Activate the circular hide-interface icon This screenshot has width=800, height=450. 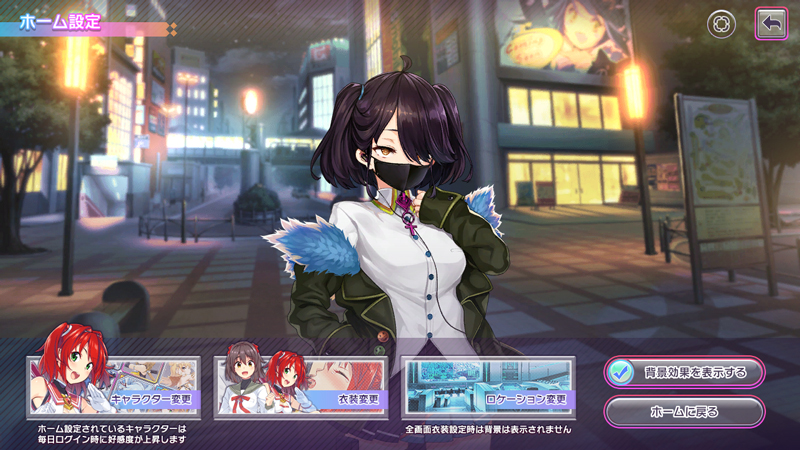coord(721,24)
